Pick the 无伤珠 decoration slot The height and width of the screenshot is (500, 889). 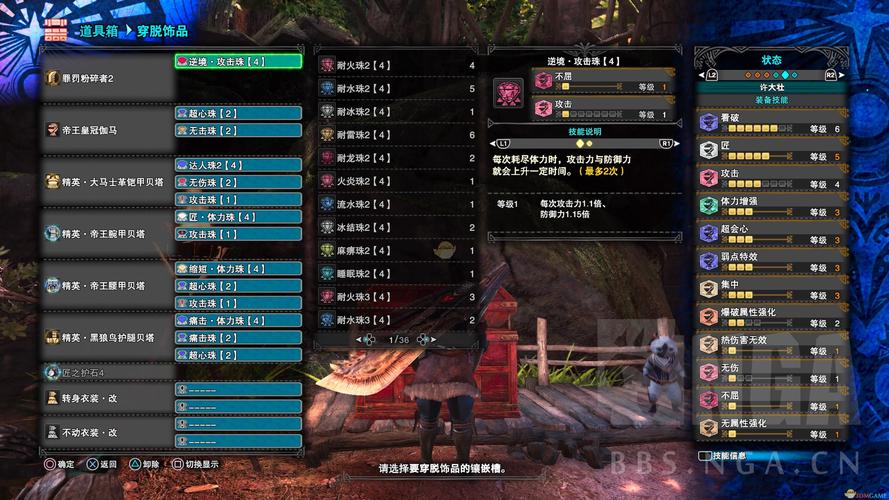click(238, 182)
